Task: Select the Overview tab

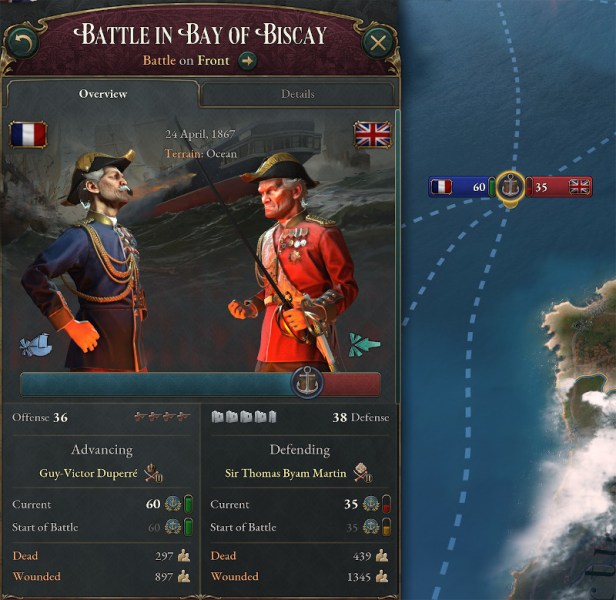Action: pos(103,94)
